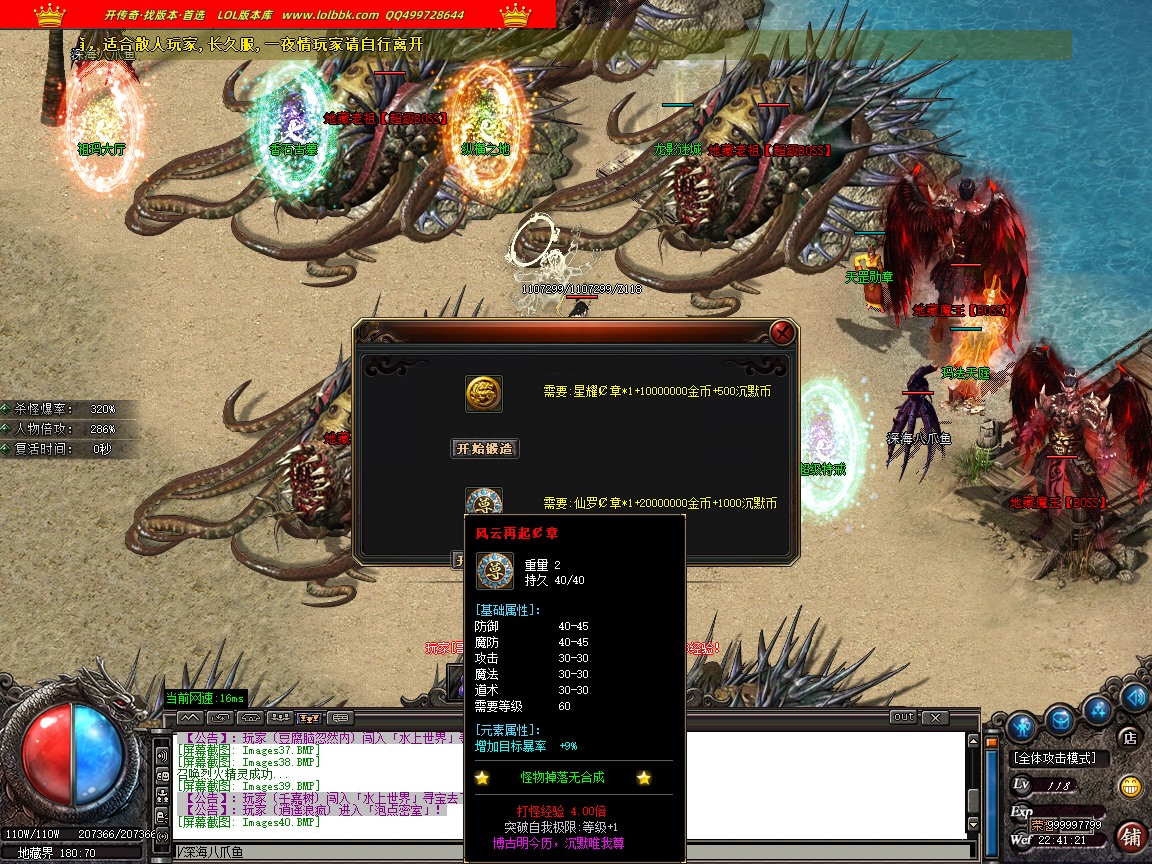Click the chat panel 'out' button
Viewport: 1152px width, 864px height.
coord(903,717)
